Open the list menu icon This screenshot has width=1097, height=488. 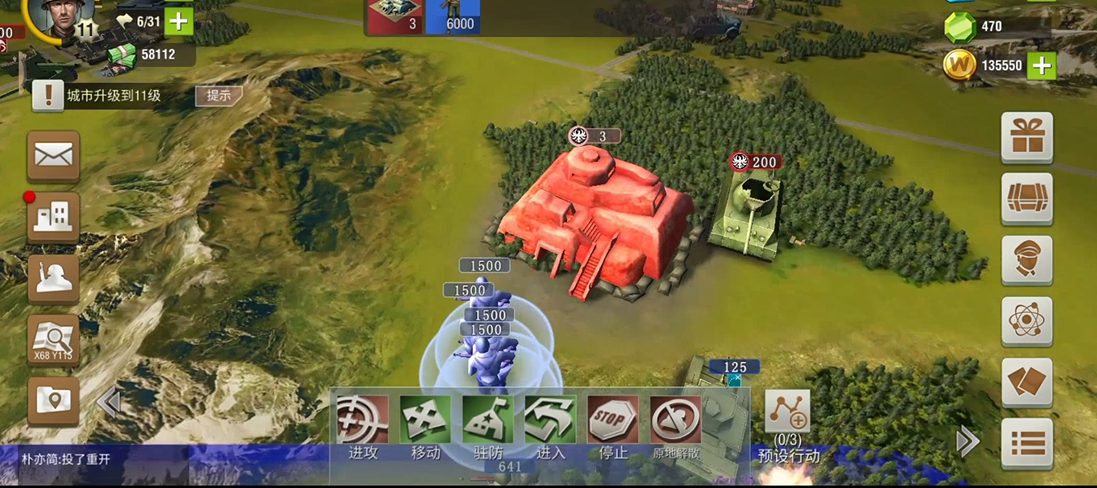(x=1027, y=443)
